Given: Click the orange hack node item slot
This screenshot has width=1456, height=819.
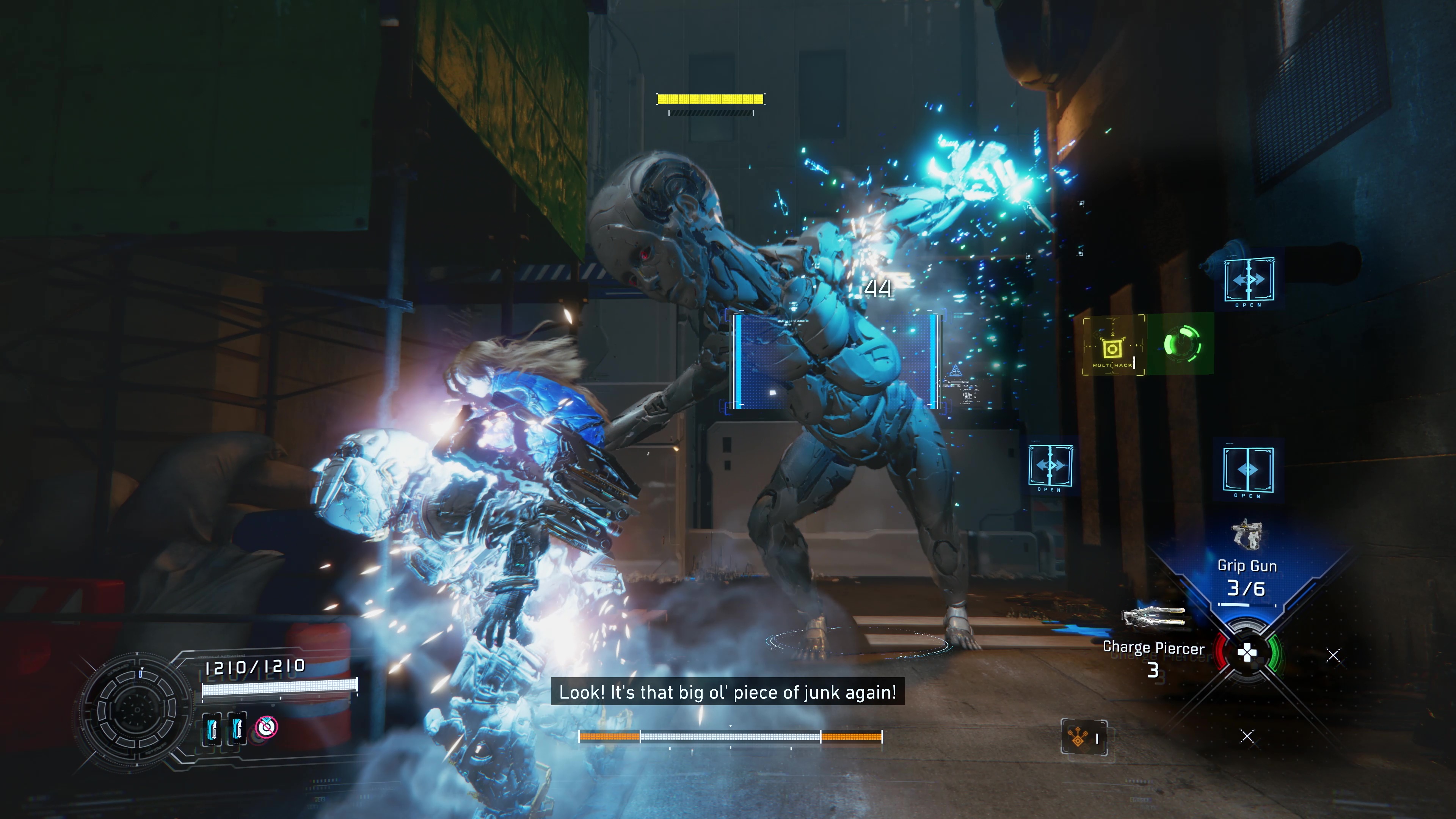Looking at the screenshot, I should click(x=1084, y=737).
